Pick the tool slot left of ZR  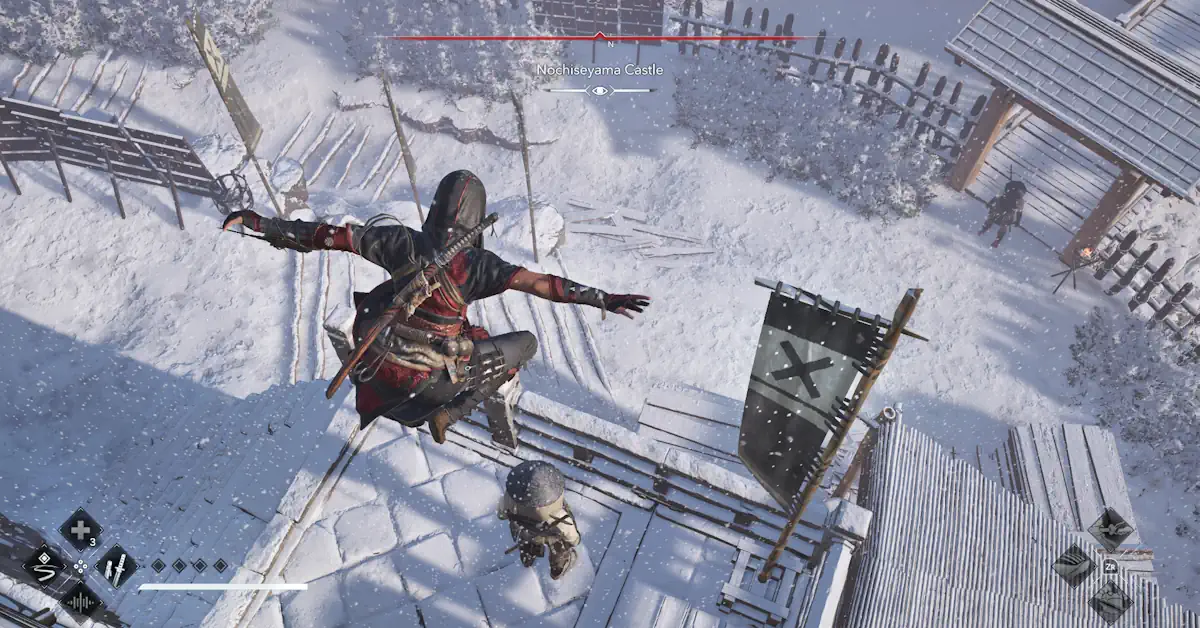point(1073,566)
